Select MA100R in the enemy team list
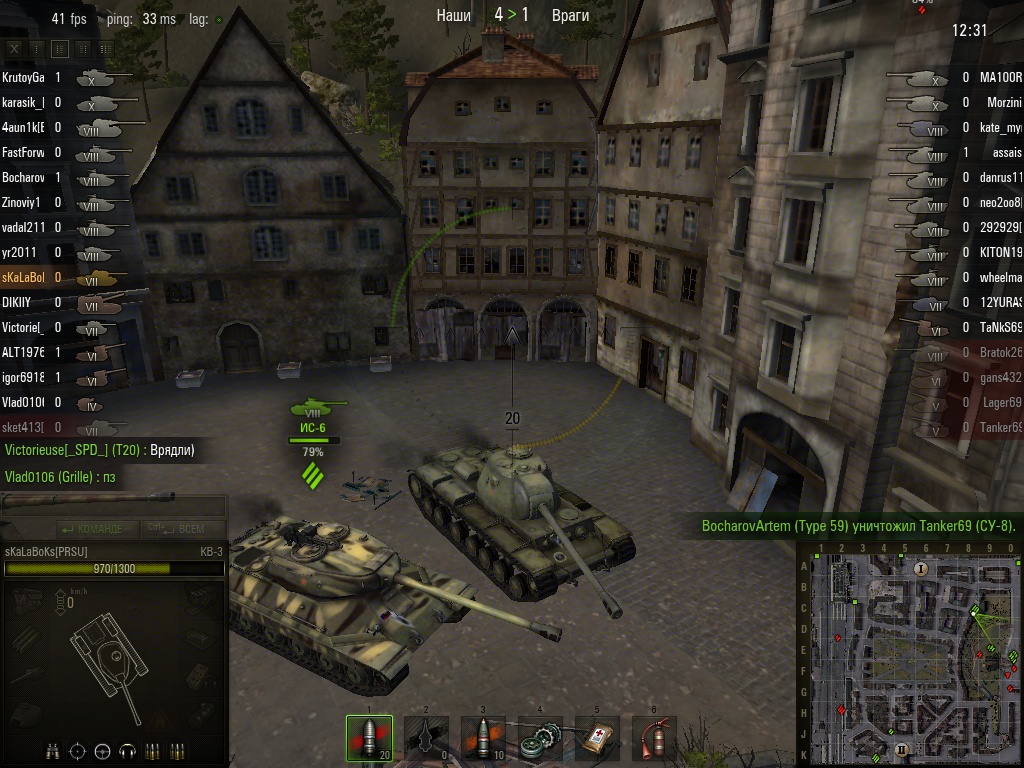Viewport: 1024px width, 768px height. [x=999, y=77]
